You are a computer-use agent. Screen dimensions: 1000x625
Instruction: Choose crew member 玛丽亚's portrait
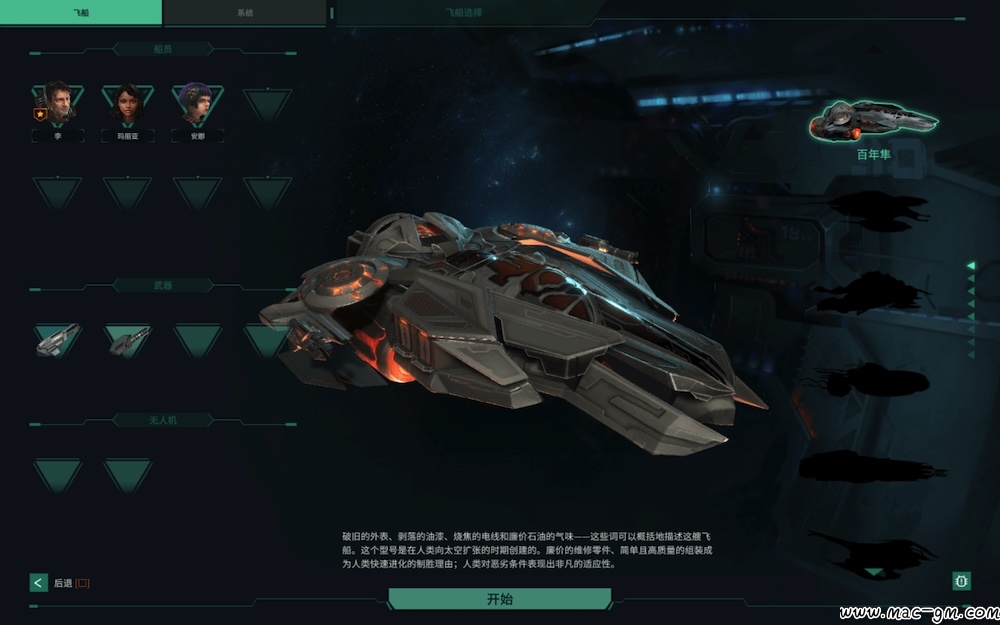click(x=128, y=103)
